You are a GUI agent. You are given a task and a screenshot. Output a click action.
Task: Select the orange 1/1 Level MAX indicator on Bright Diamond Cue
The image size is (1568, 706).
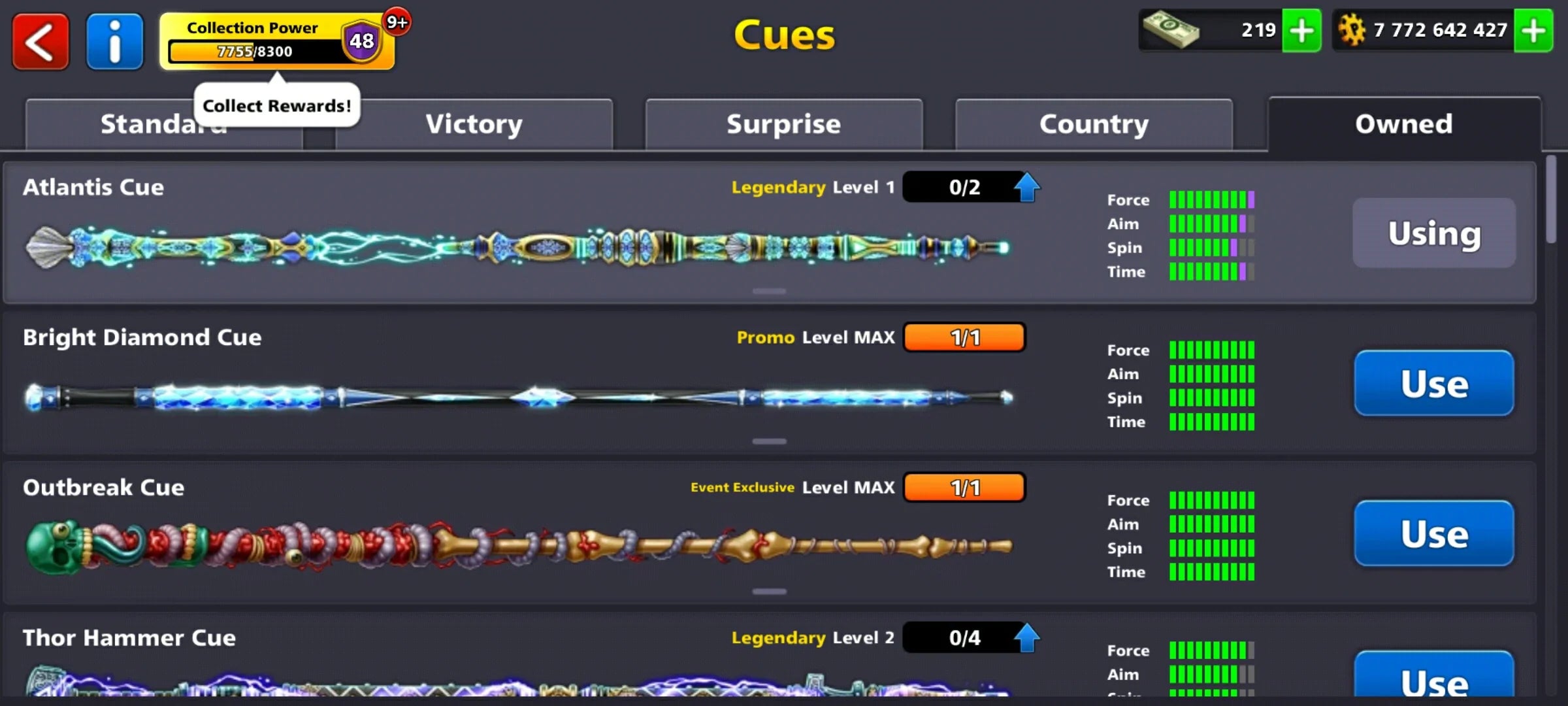(x=965, y=337)
